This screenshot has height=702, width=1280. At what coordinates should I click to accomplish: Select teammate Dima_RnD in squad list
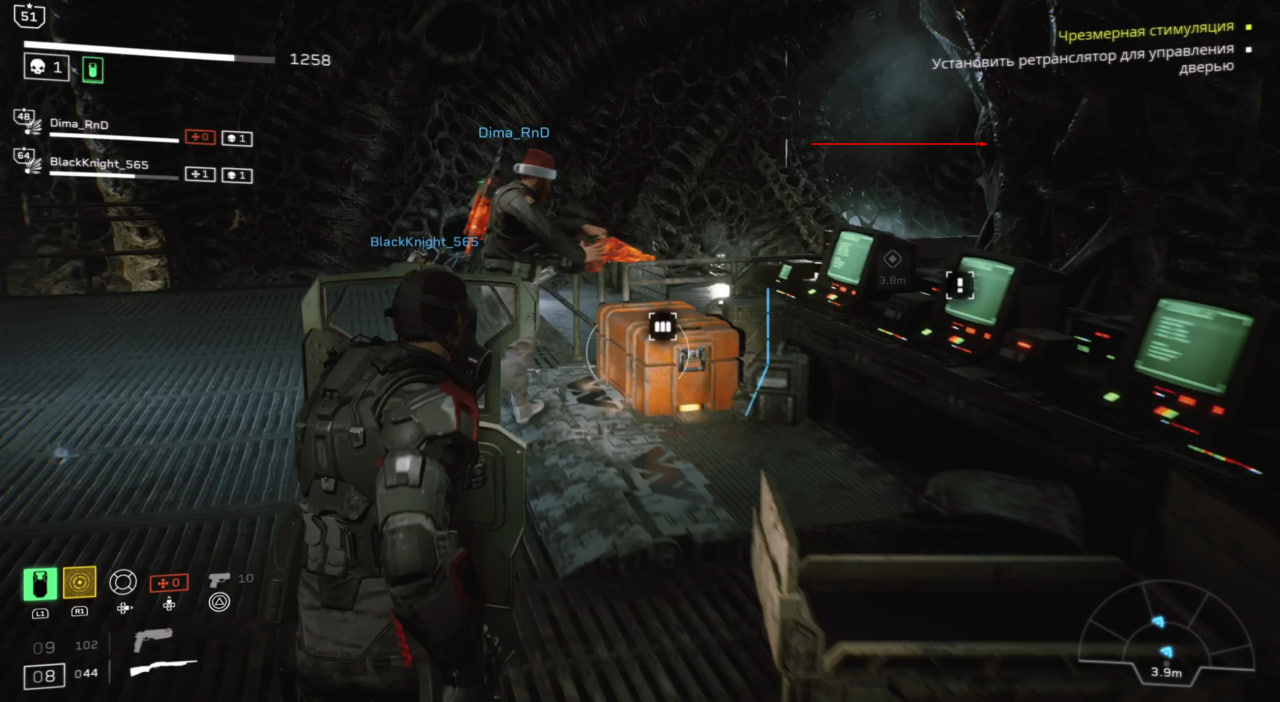point(79,125)
